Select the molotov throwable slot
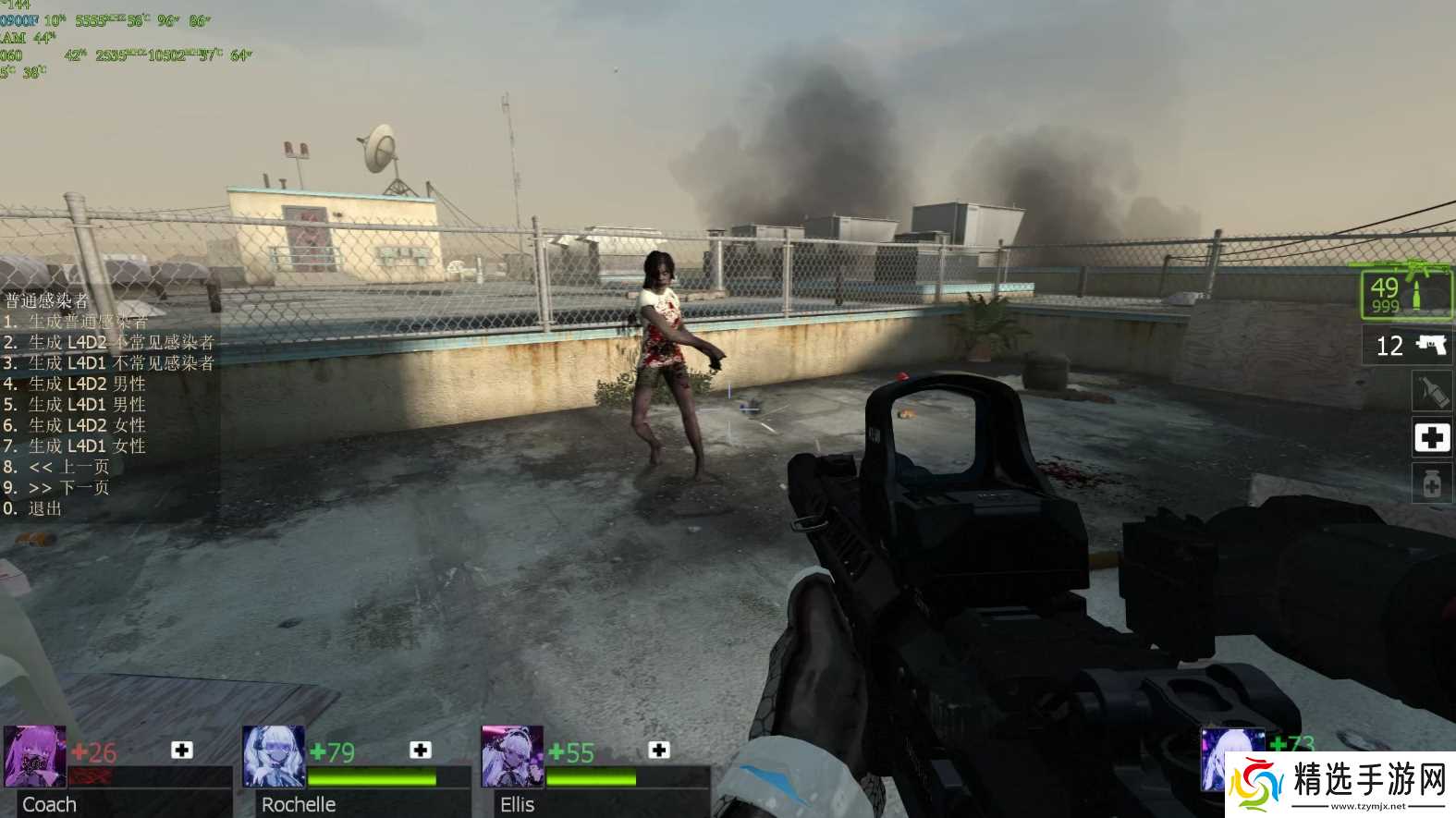Viewport: 1456px width, 818px height. (1431, 390)
